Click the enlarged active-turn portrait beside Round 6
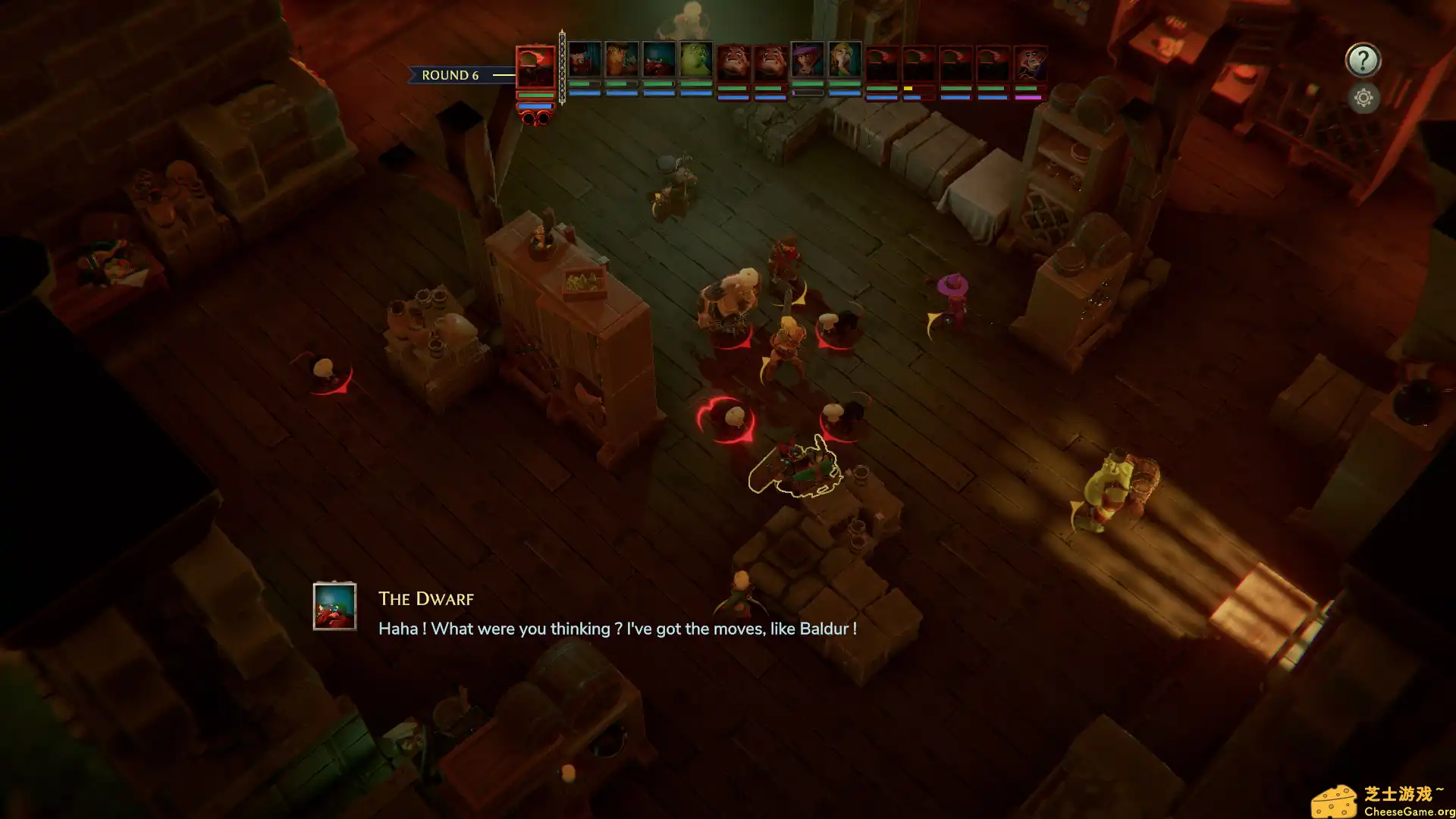 [x=535, y=68]
